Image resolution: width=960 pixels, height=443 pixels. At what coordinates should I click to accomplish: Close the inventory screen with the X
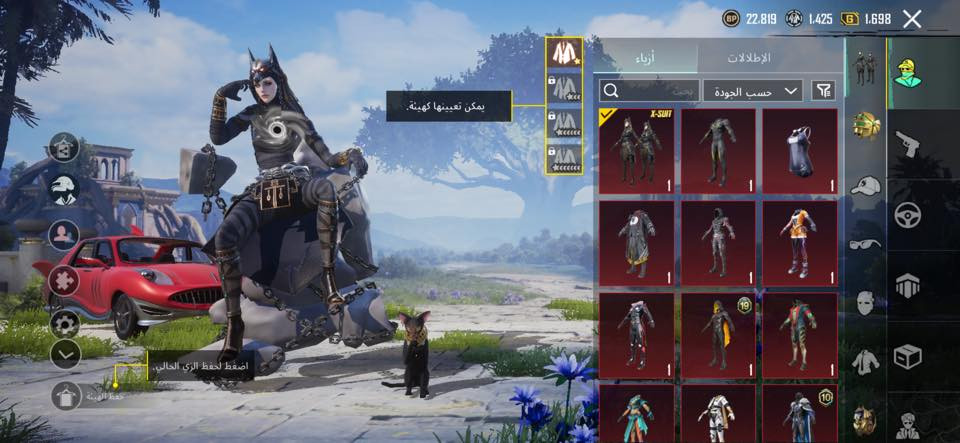click(x=912, y=18)
